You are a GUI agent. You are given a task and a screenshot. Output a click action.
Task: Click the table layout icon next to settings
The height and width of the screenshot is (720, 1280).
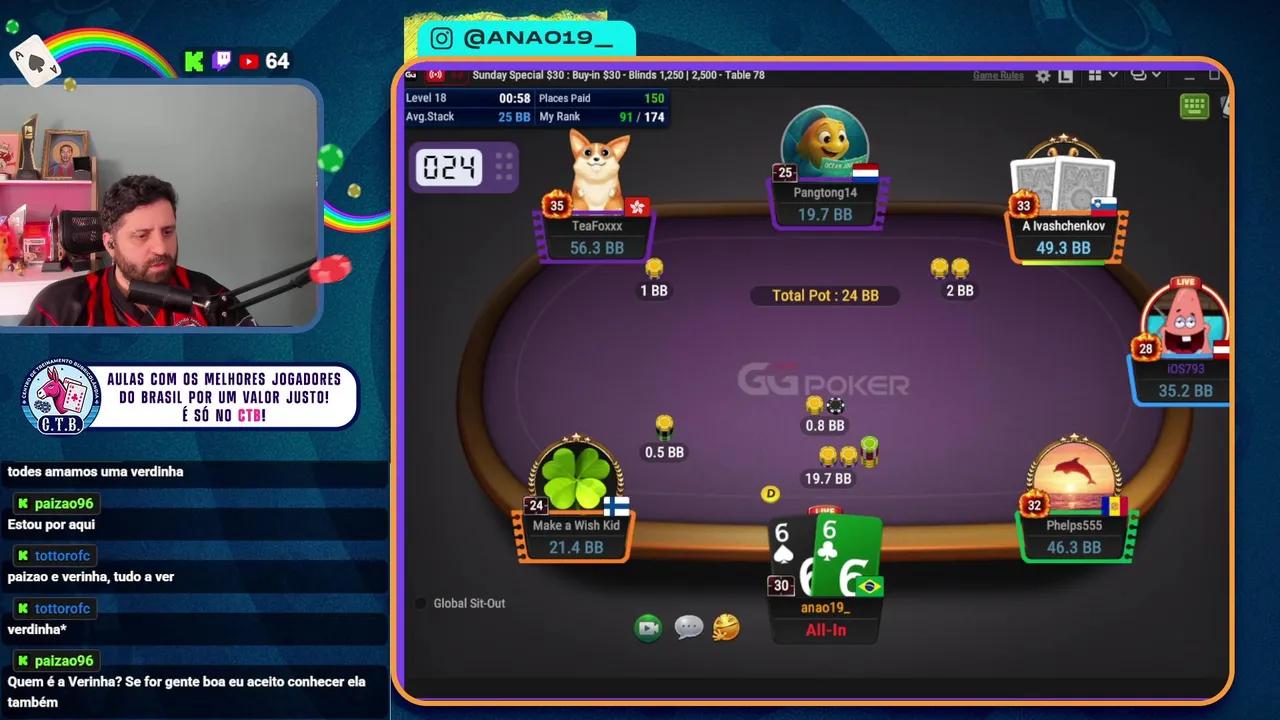pos(1065,76)
